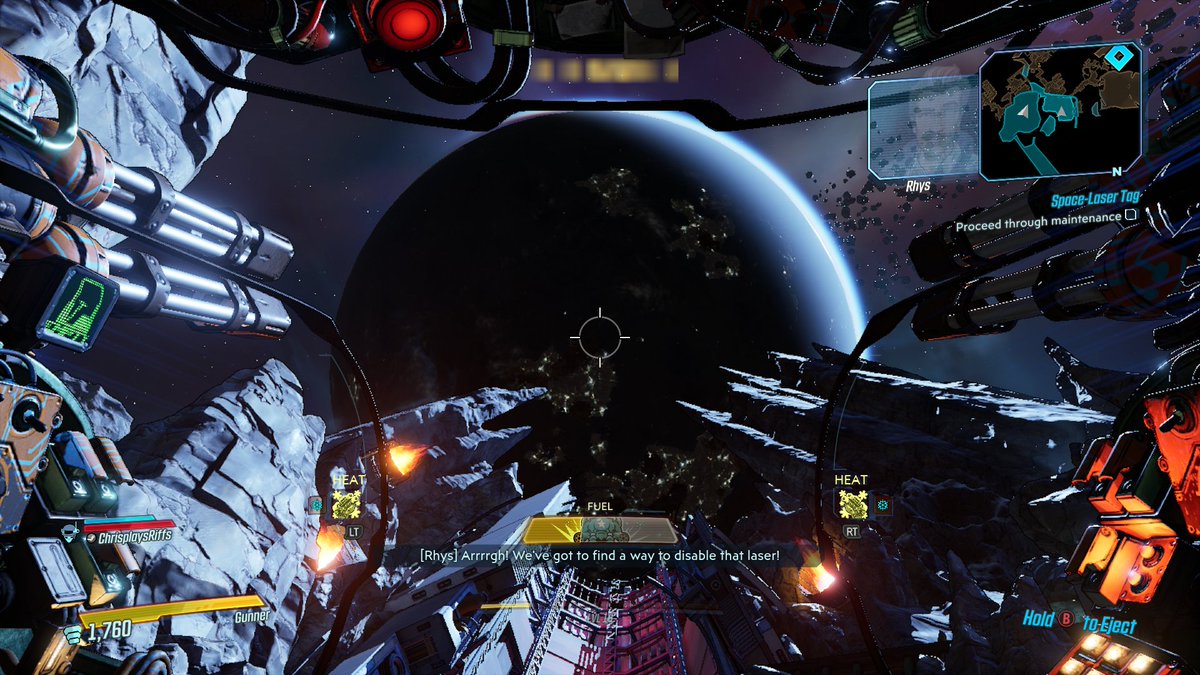This screenshot has width=1200, height=675.
Task: Select the right weapon HEAT icon
Action: 852,505
